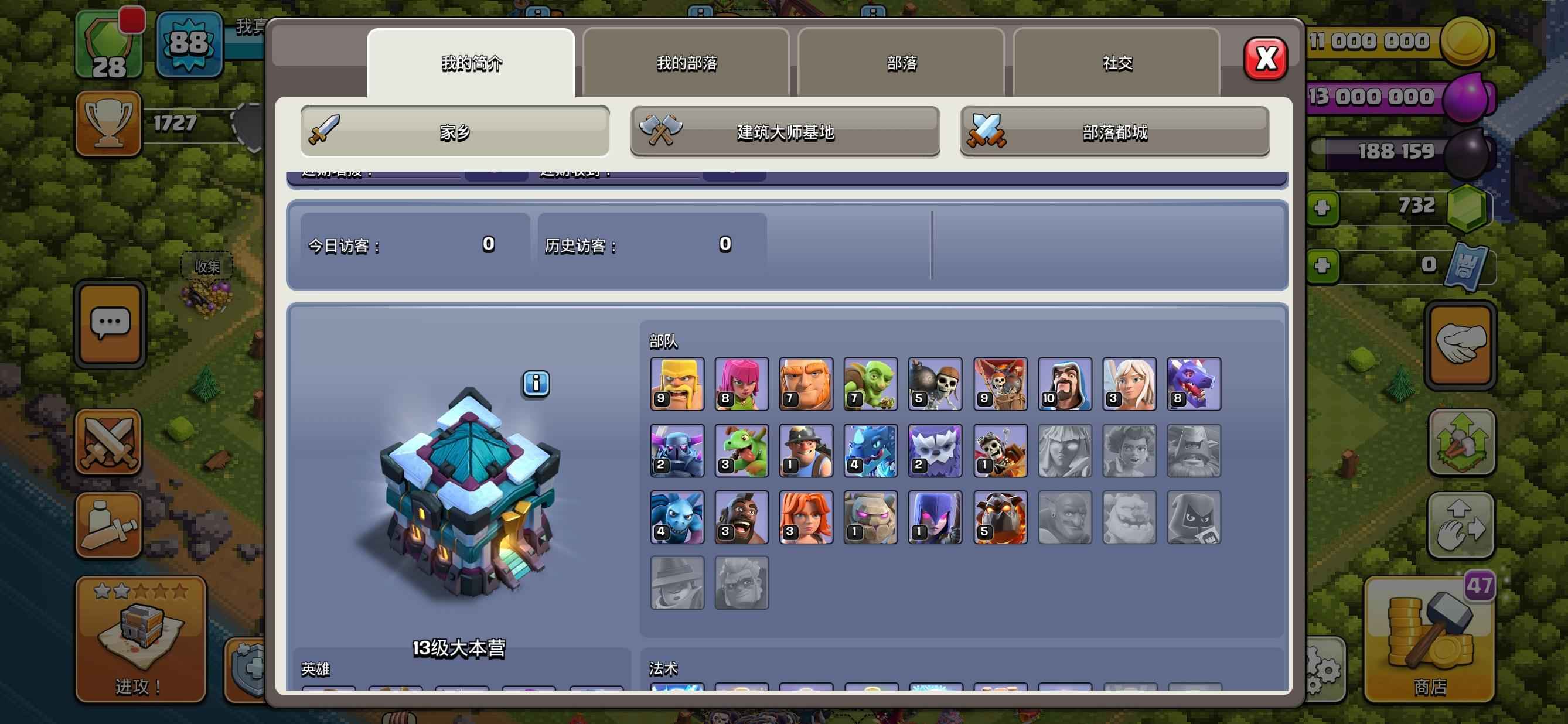This screenshot has width=1568, height=724.
Task: Open the chat speech bubble button
Action: 110,325
